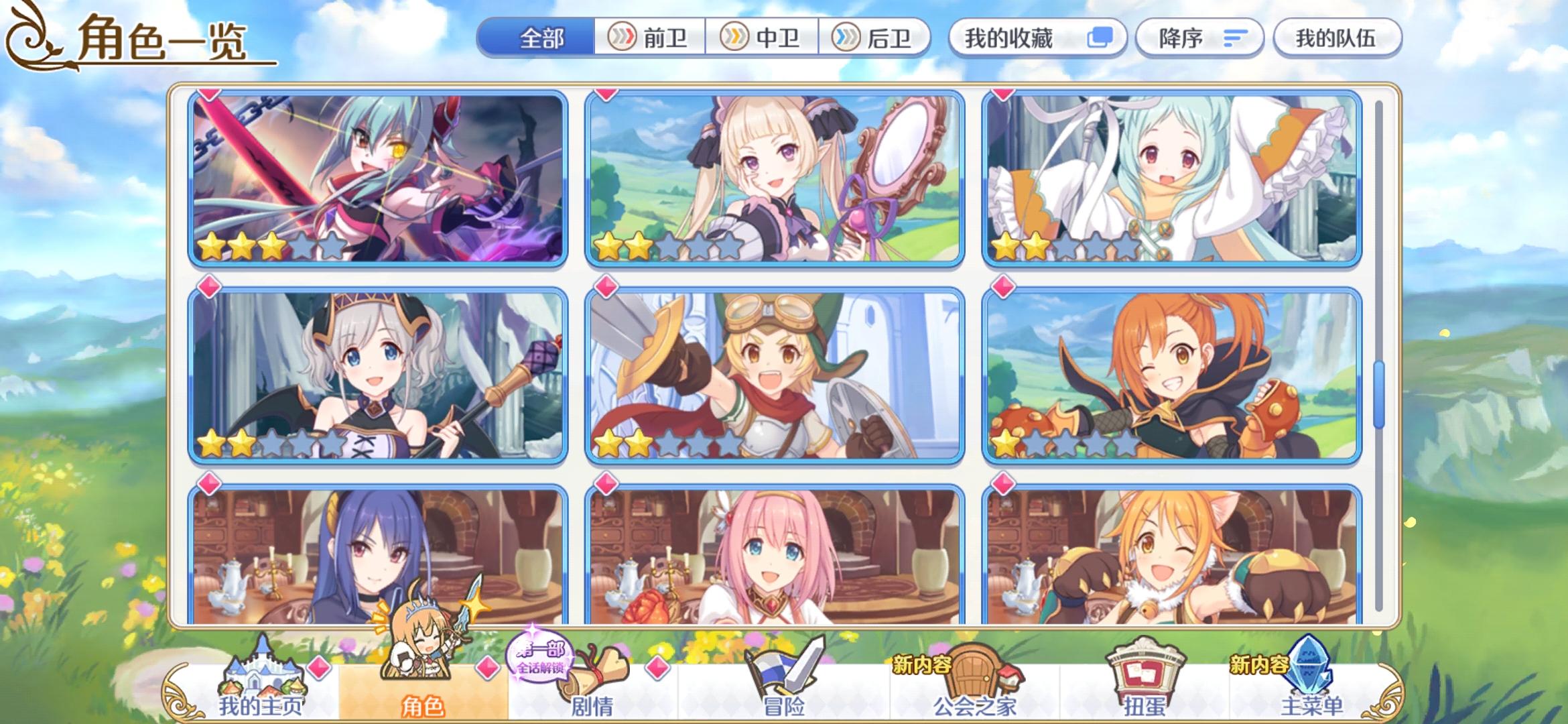Screen dimensions: 1568x724
Task: Click the 我的队伍 button
Action: click(x=1337, y=39)
